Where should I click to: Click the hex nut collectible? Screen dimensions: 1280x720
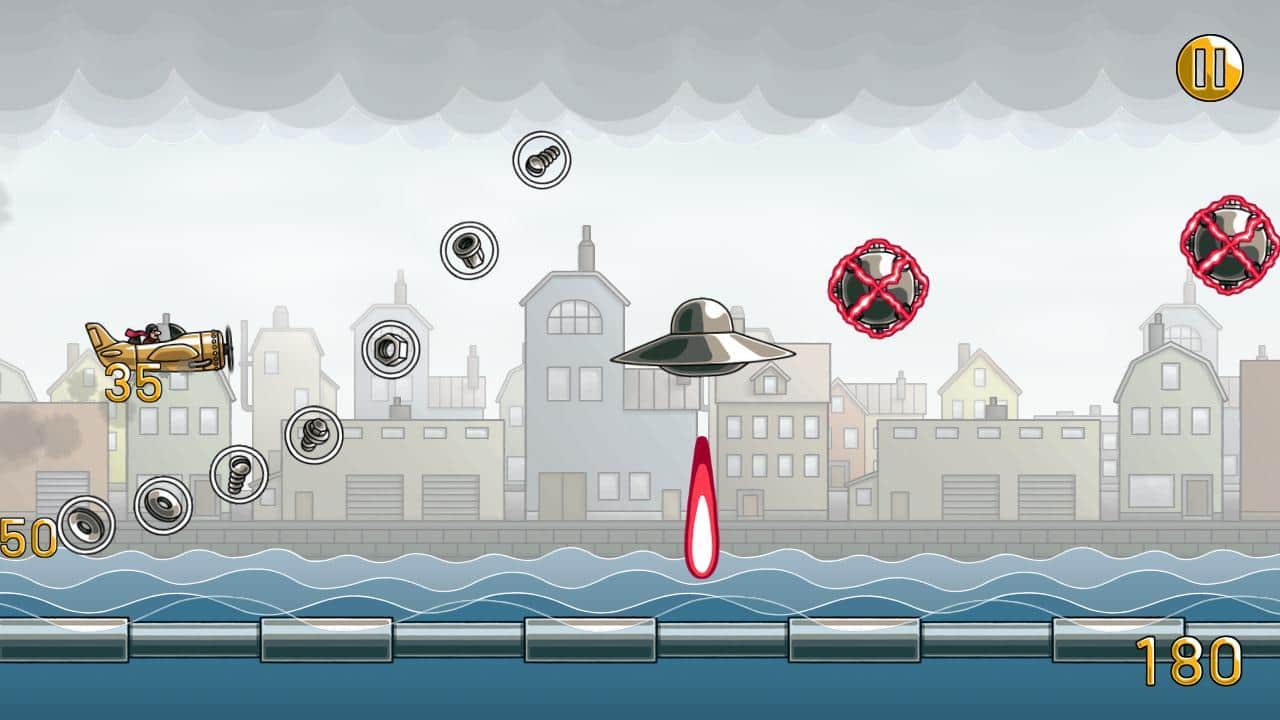(390, 350)
